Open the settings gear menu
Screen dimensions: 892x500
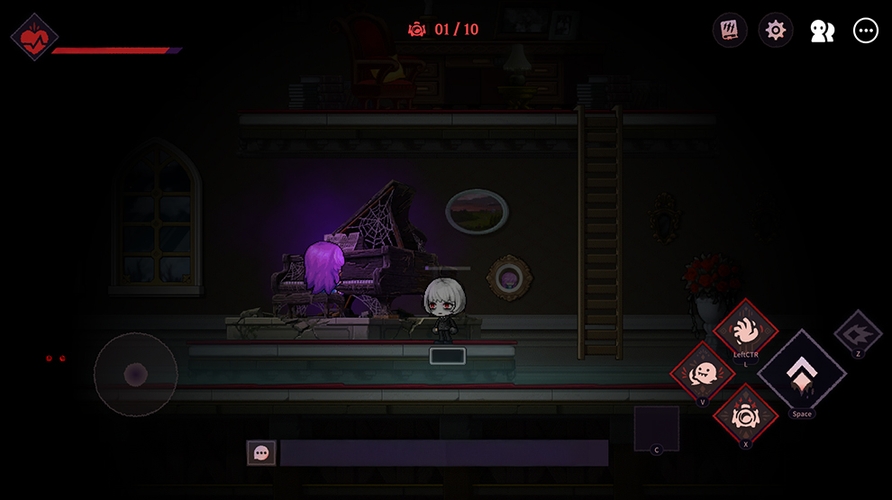[x=775, y=30]
